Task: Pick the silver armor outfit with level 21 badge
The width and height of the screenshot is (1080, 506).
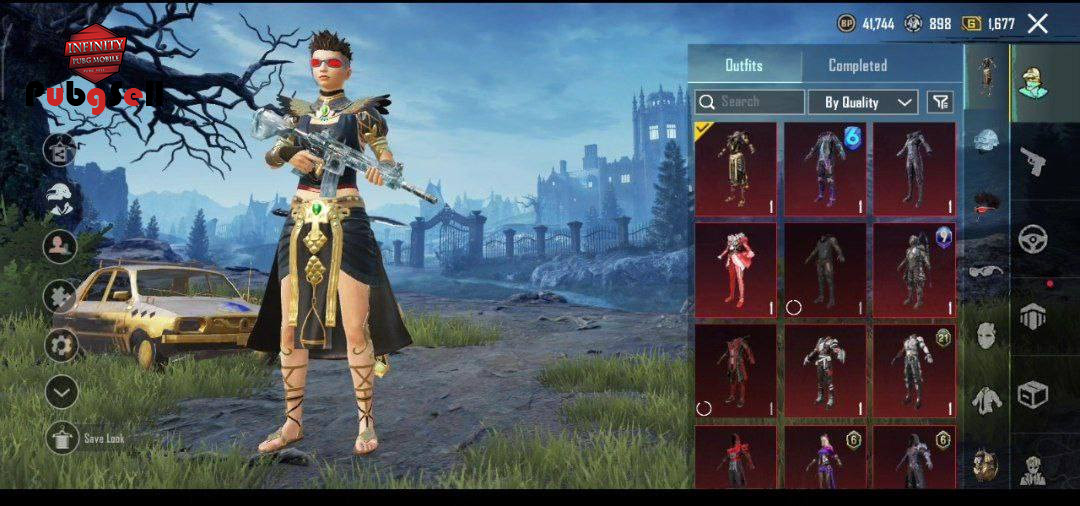Action: [914, 371]
